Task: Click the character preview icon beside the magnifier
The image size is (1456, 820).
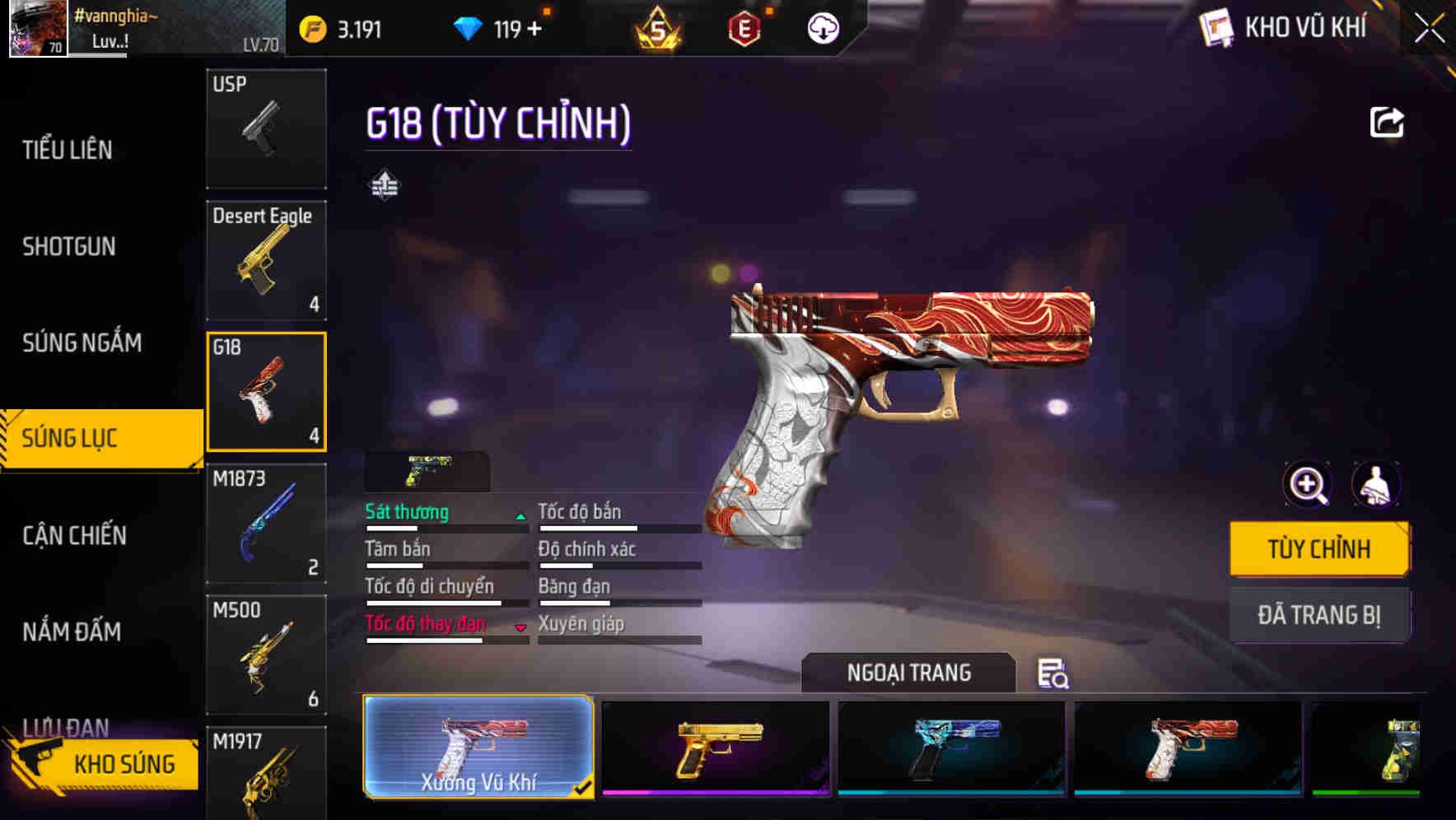Action: pos(1375,485)
